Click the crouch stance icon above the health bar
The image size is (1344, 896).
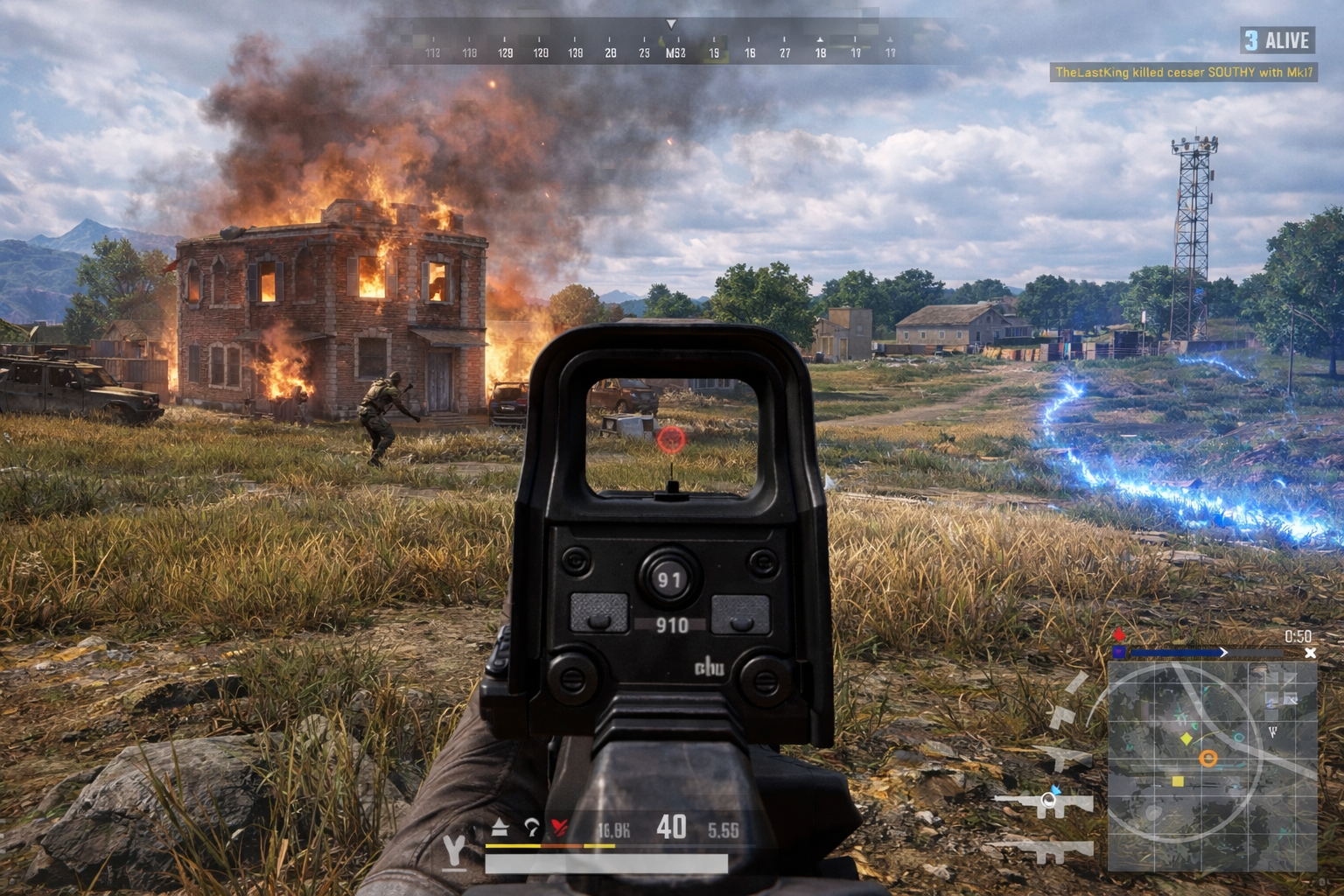pyautogui.click(x=499, y=827)
